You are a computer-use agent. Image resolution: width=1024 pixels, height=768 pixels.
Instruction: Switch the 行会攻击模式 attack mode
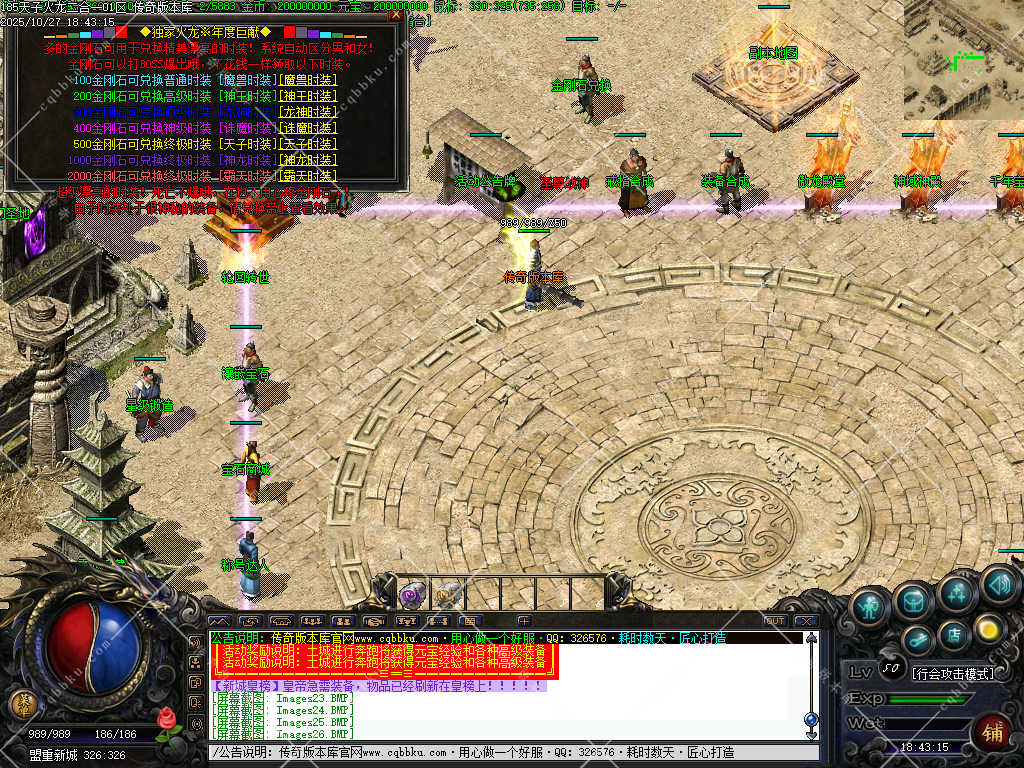pyautogui.click(x=952, y=674)
